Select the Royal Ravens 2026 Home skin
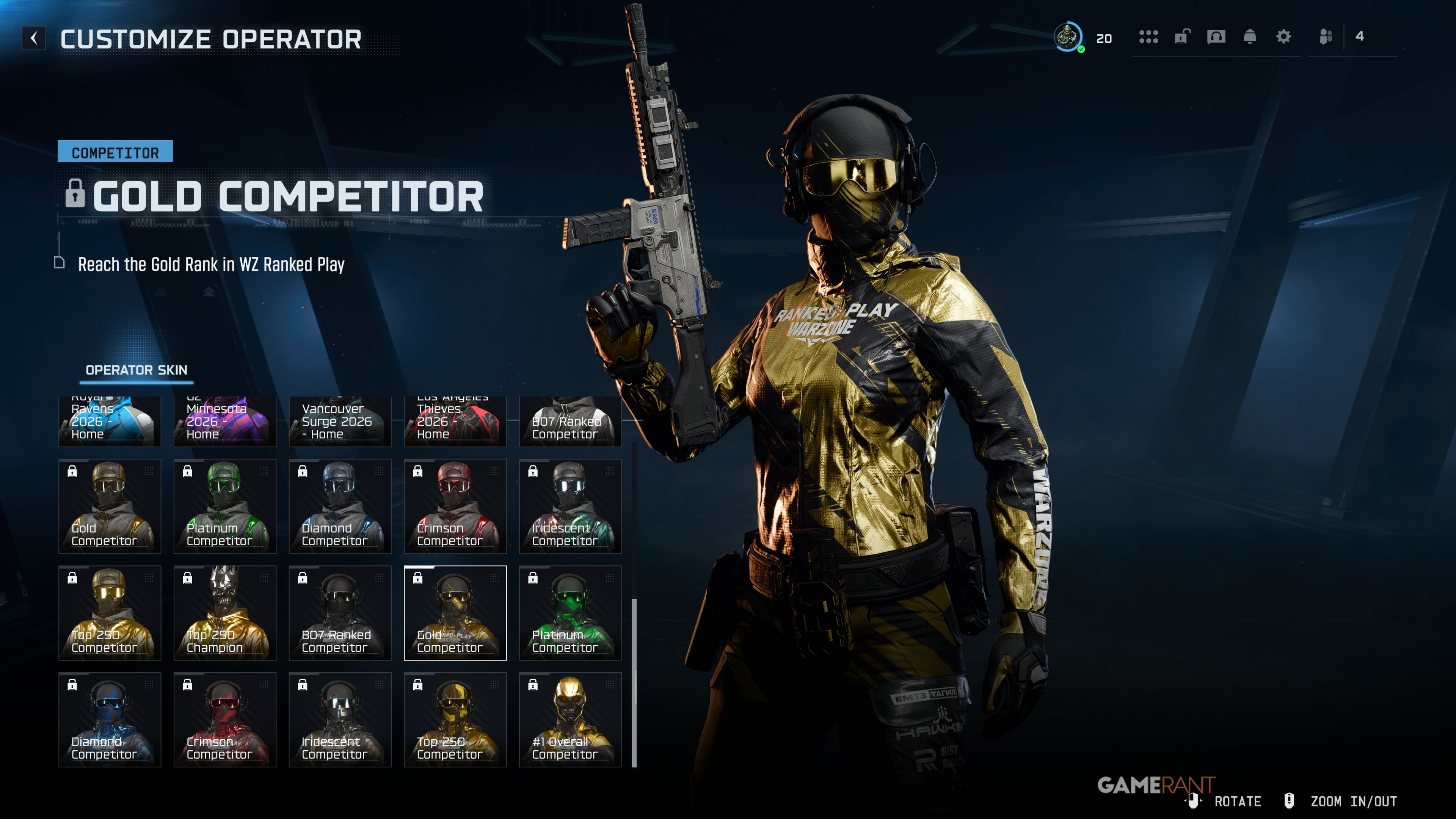The height and width of the screenshot is (819, 1456). (x=110, y=422)
